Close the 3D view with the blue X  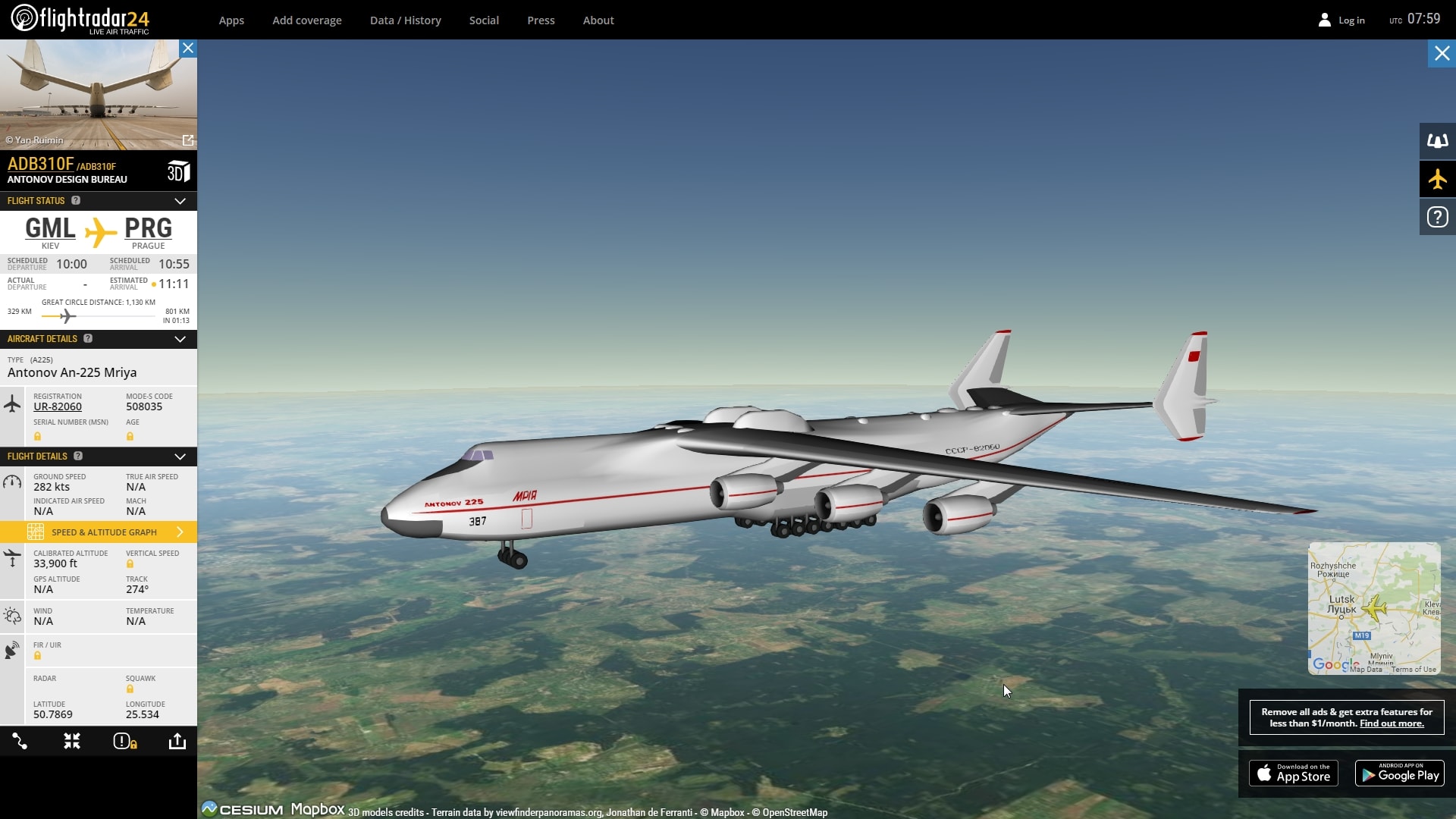click(x=1442, y=54)
